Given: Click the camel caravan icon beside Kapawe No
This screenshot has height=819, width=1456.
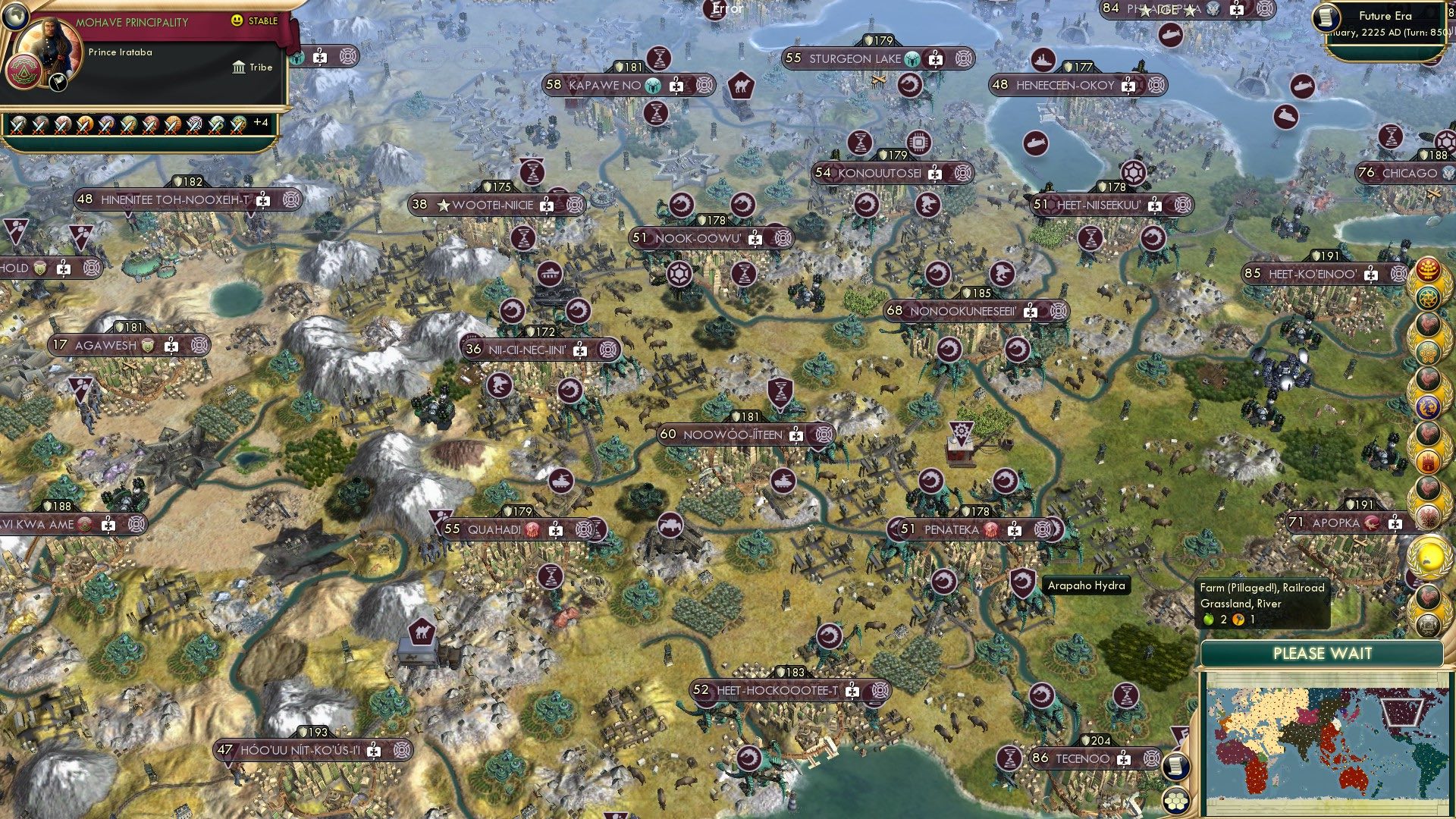Looking at the screenshot, I should [x=741, y=86].
